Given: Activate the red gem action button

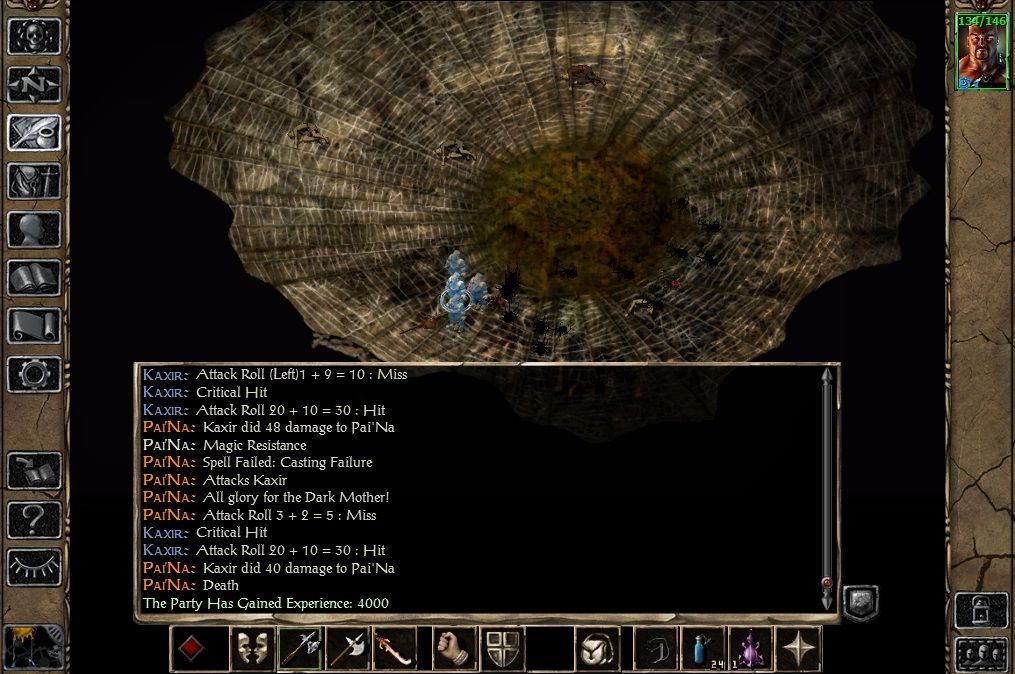Looking at the screenshot, I should pos(190,649).
